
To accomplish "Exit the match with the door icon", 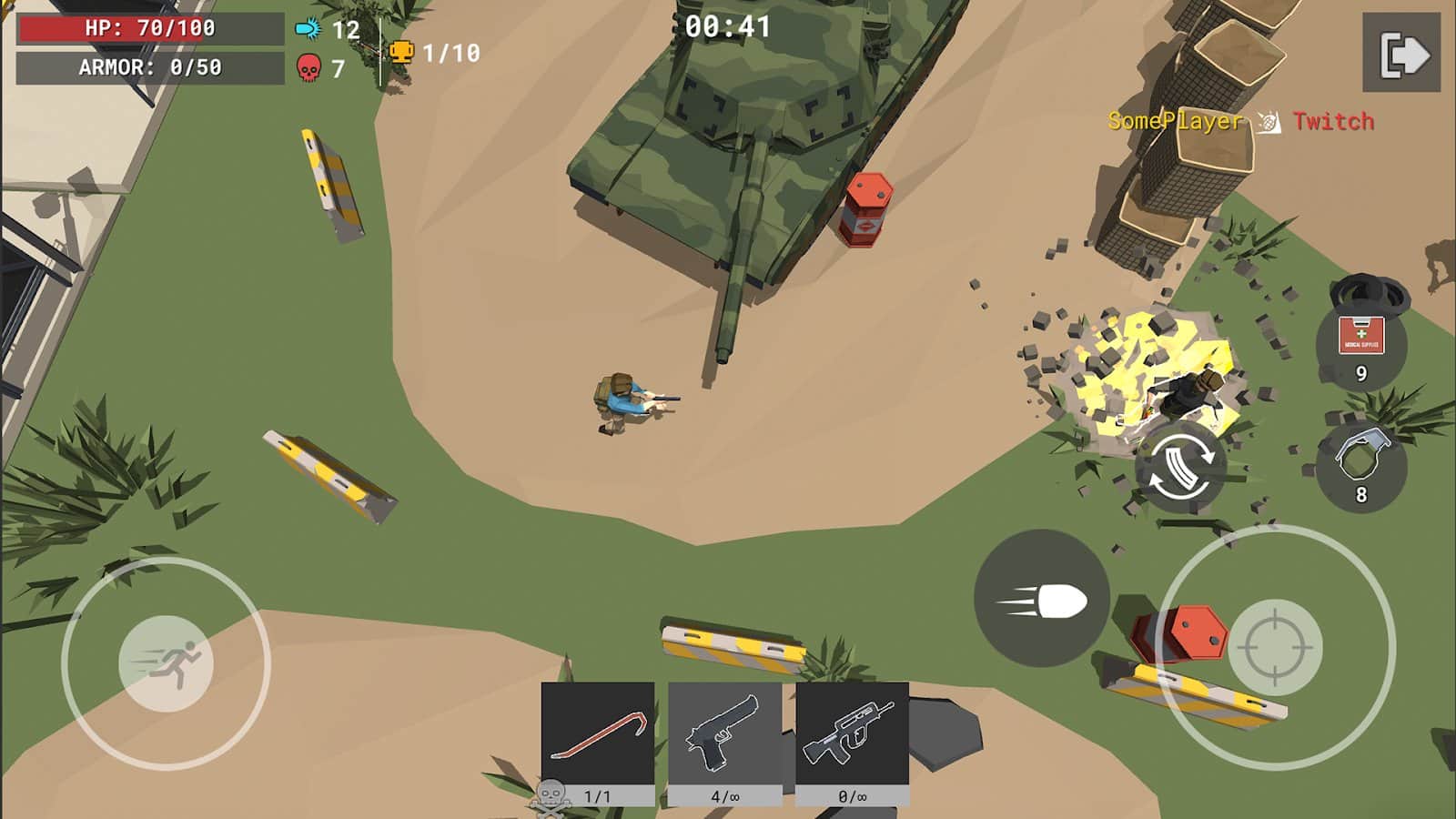I will (x=1401, y=55).
